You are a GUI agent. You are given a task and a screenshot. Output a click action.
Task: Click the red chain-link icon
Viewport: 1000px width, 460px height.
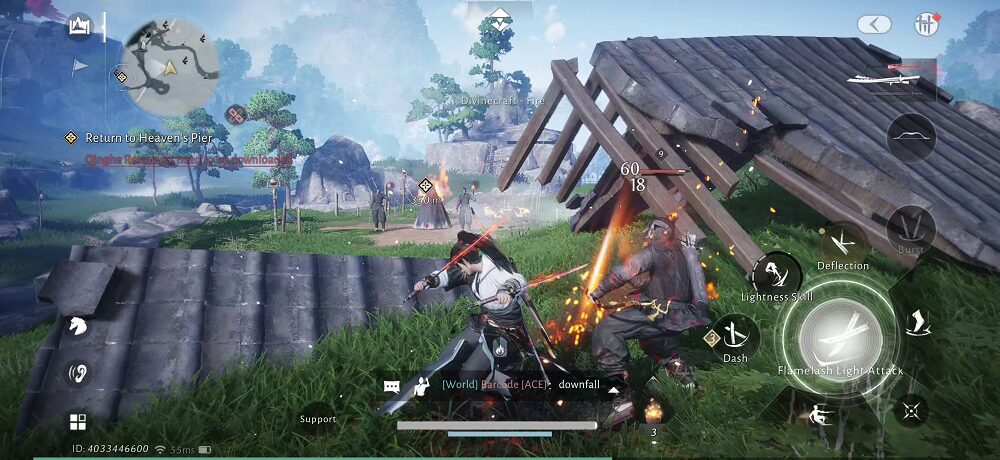click(x=236, y=115)
